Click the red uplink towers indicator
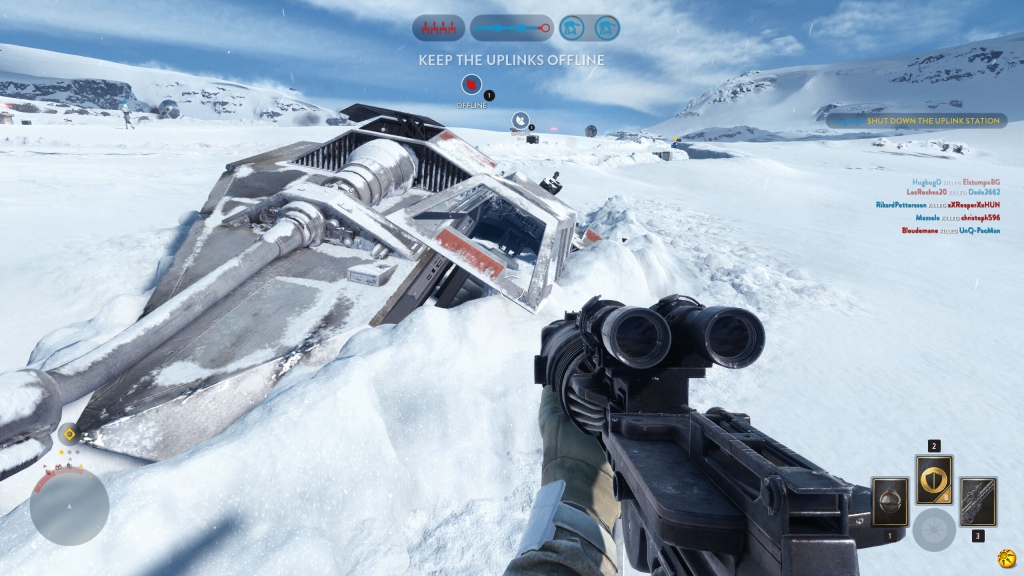 point(438,28)
